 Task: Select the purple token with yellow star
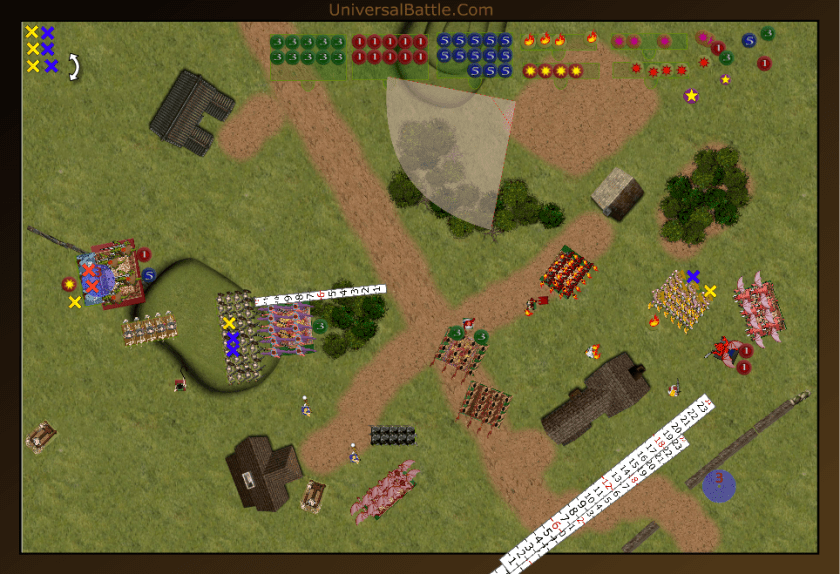[x=691, y=96]
